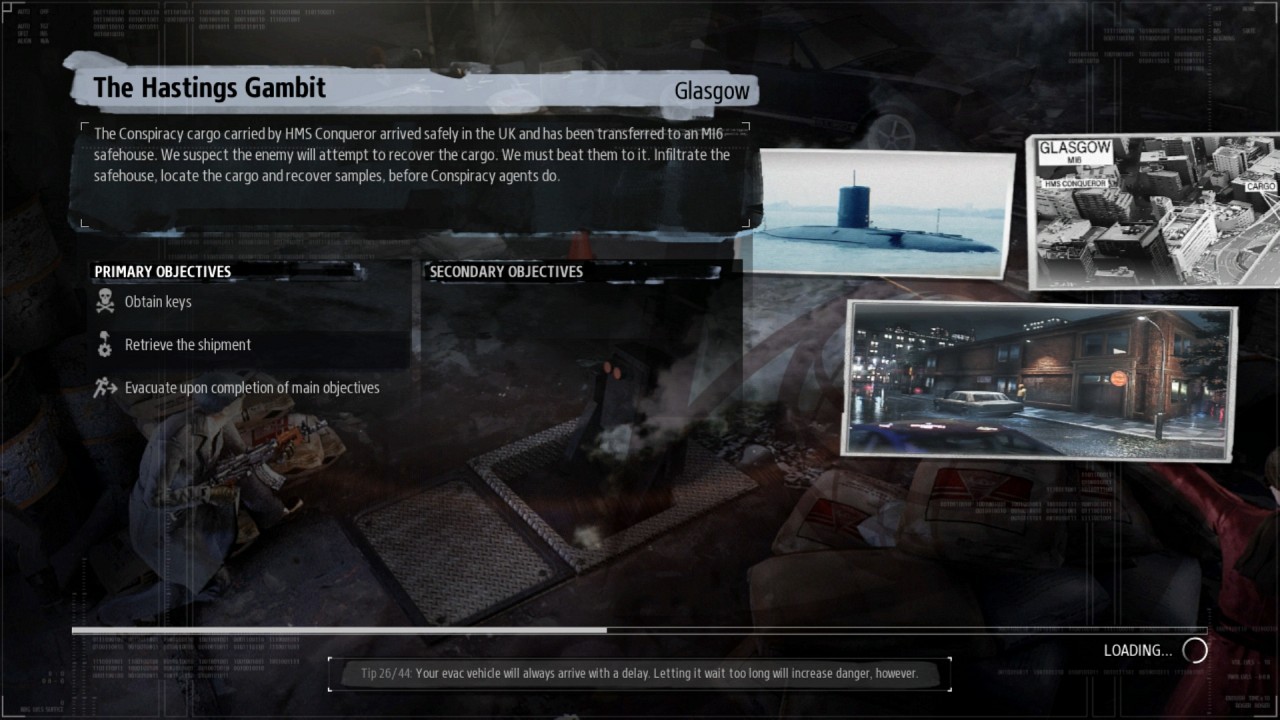Toggle the Evacuate upon completion objective
This screenshot has width=1280, height=720.
click(250, 387)
